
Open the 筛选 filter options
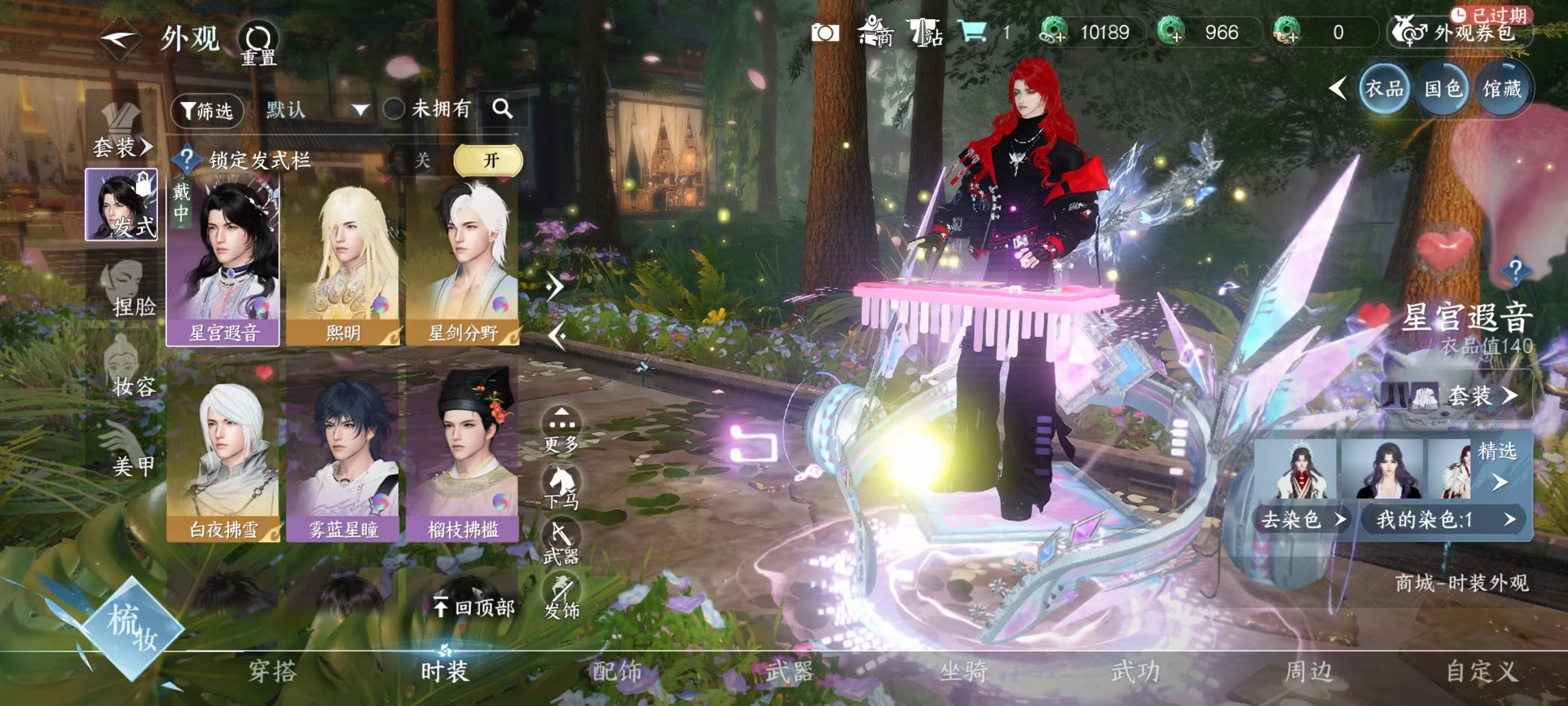click(207, 111)
